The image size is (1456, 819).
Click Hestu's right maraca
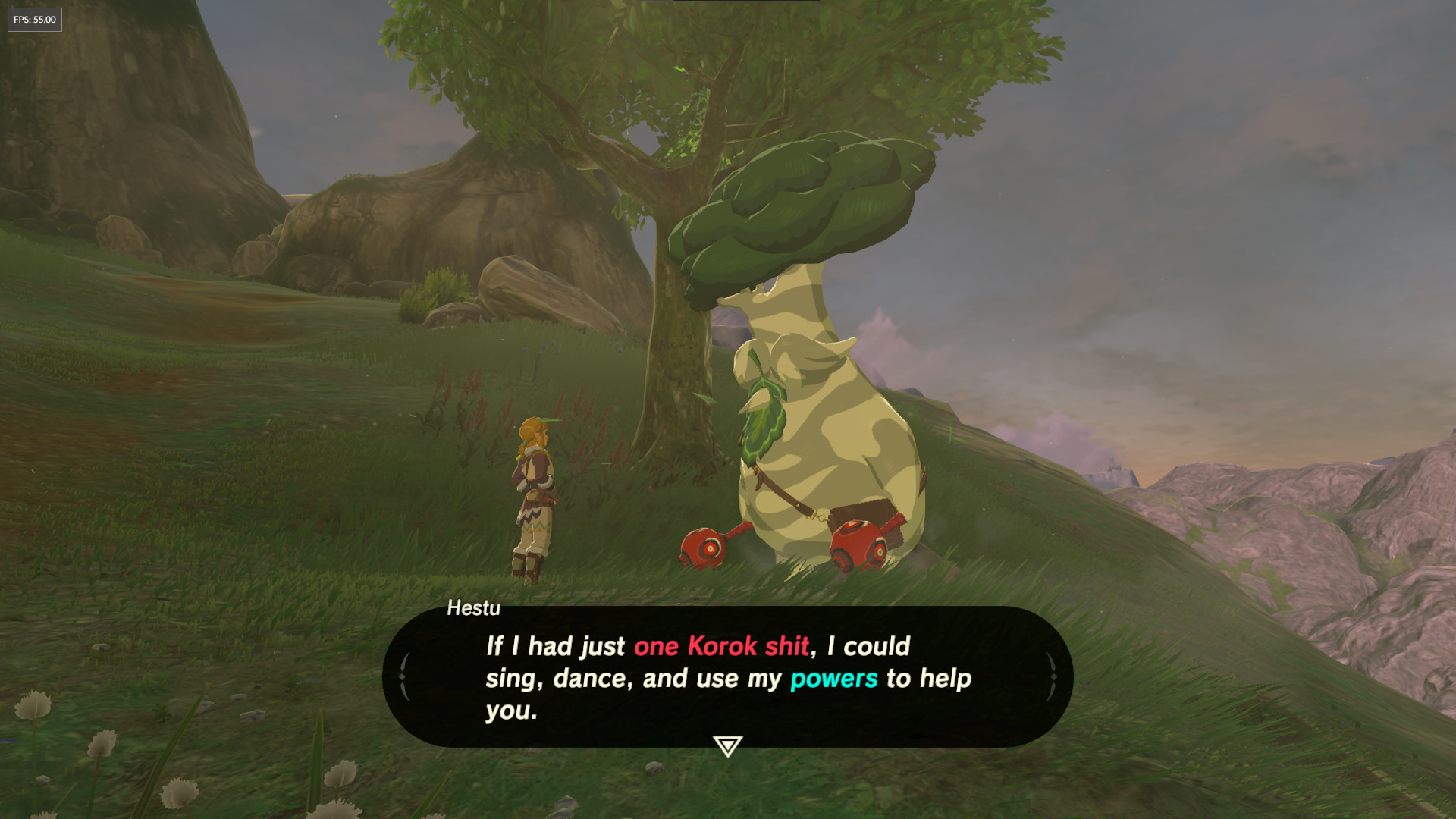857,542
